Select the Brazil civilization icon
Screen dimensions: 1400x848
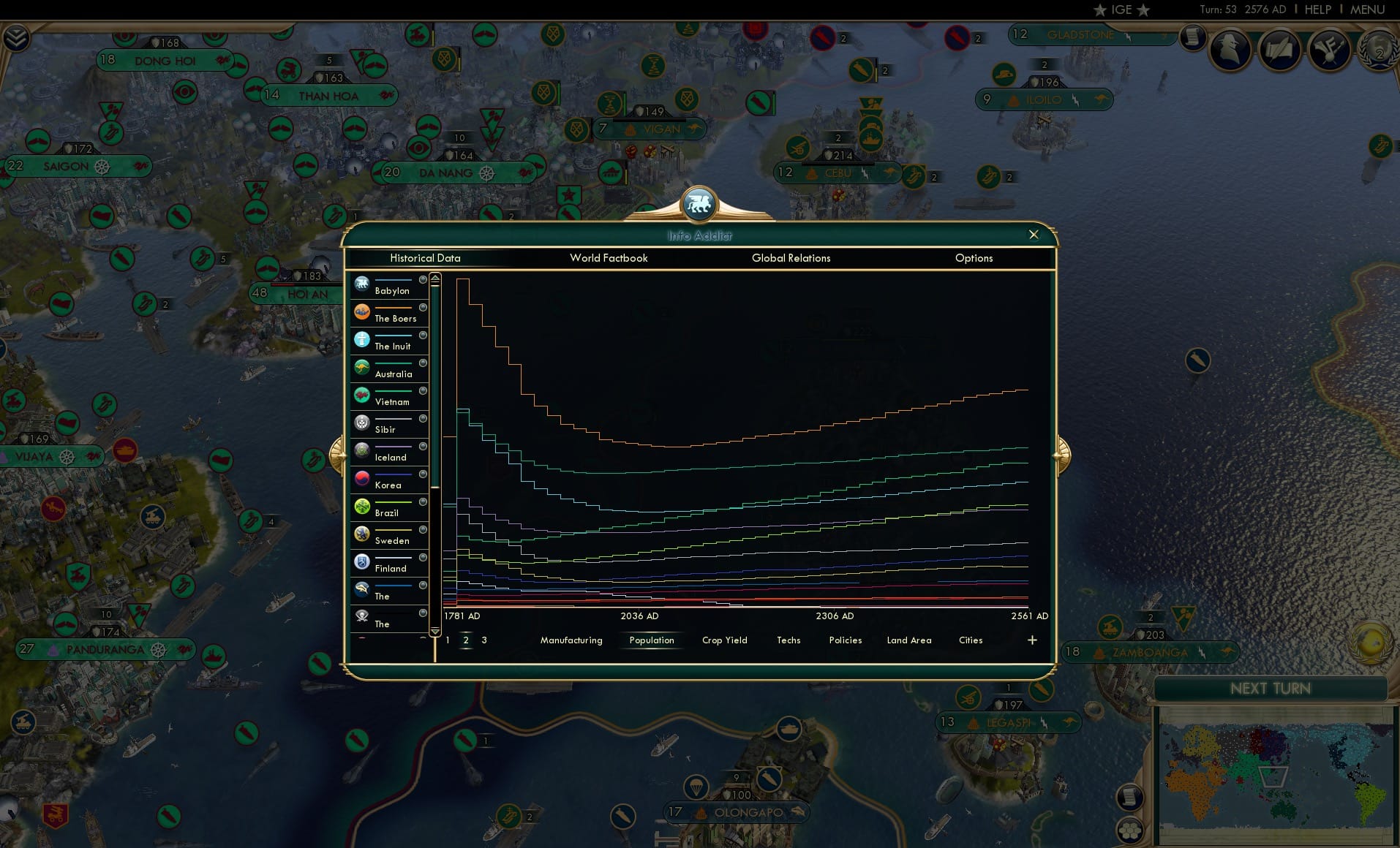[363, 505]
